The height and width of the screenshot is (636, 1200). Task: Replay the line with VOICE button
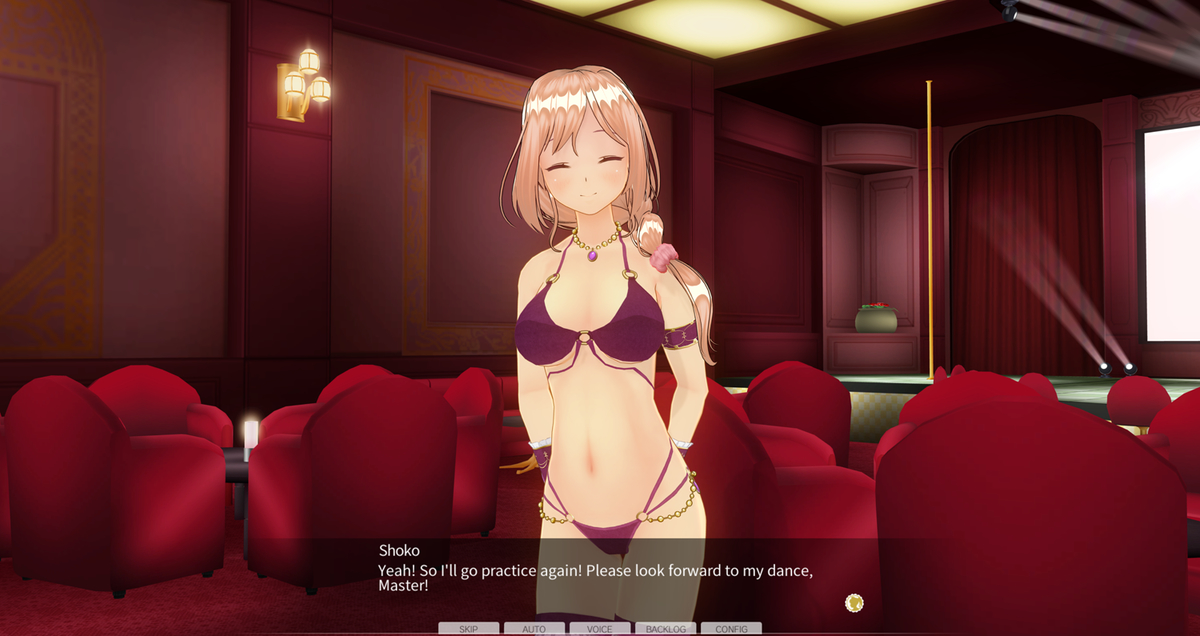pyautogui.click(x=600, y=629)
